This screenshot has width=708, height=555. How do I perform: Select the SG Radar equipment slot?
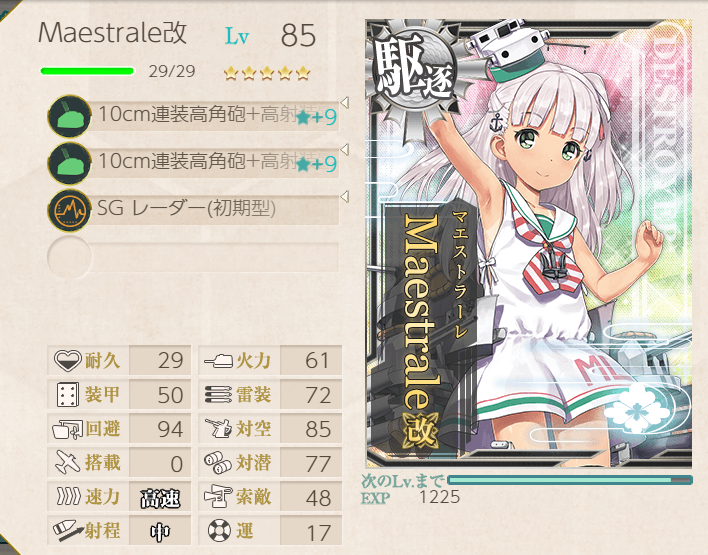pos(200,210)
